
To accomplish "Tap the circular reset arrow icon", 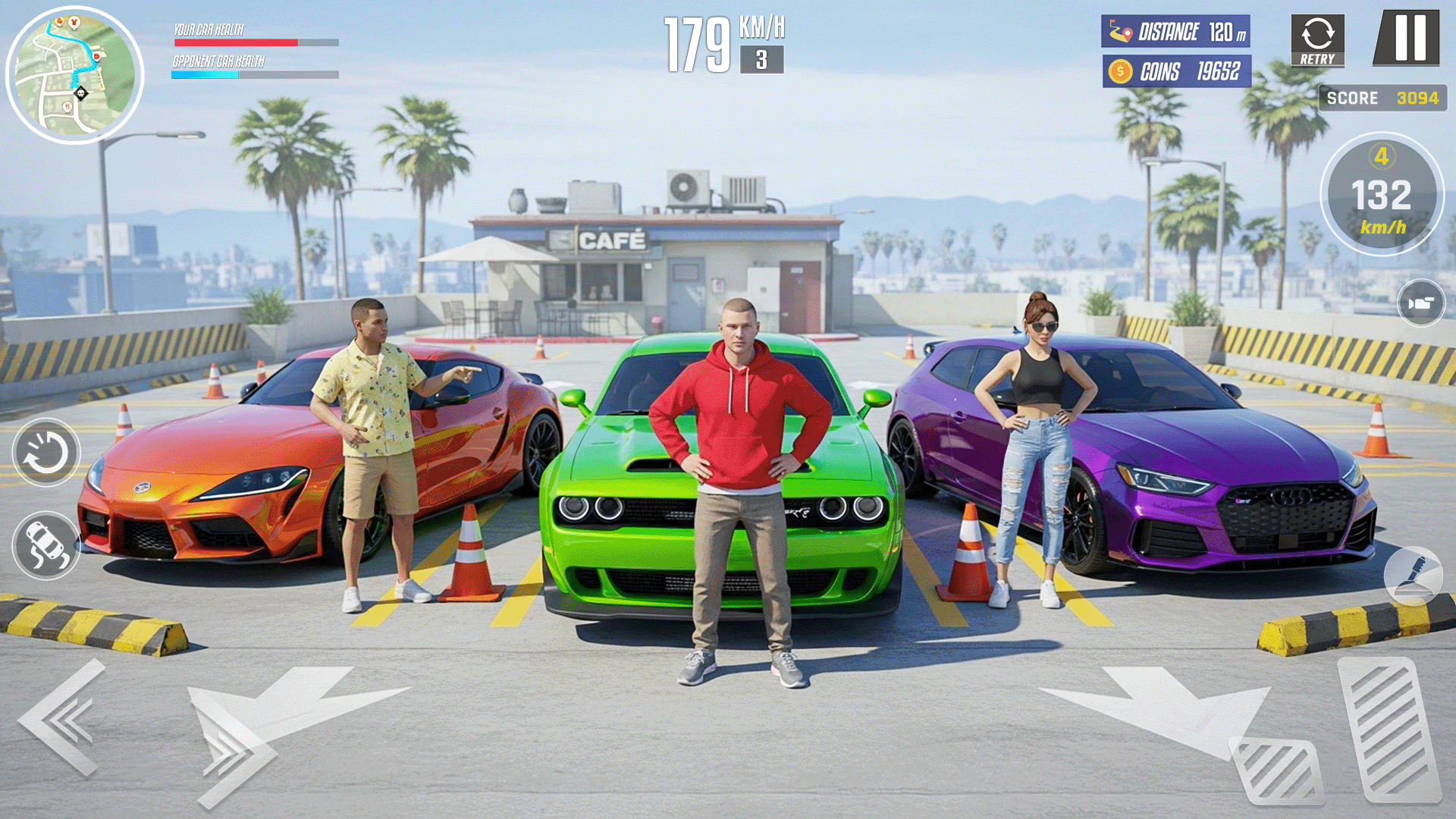I will coord(46,453).
